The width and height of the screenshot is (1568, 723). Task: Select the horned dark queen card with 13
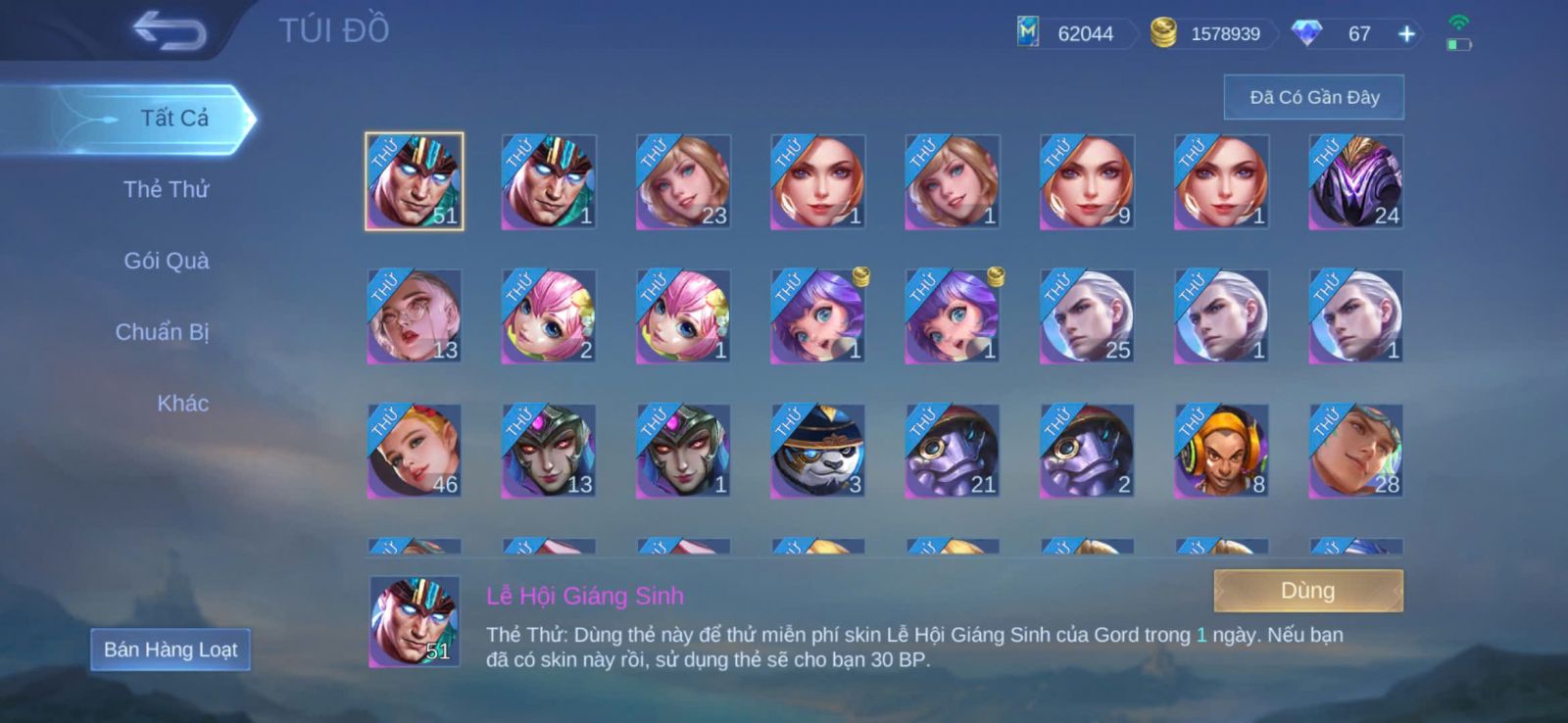[x=549, y=451]
